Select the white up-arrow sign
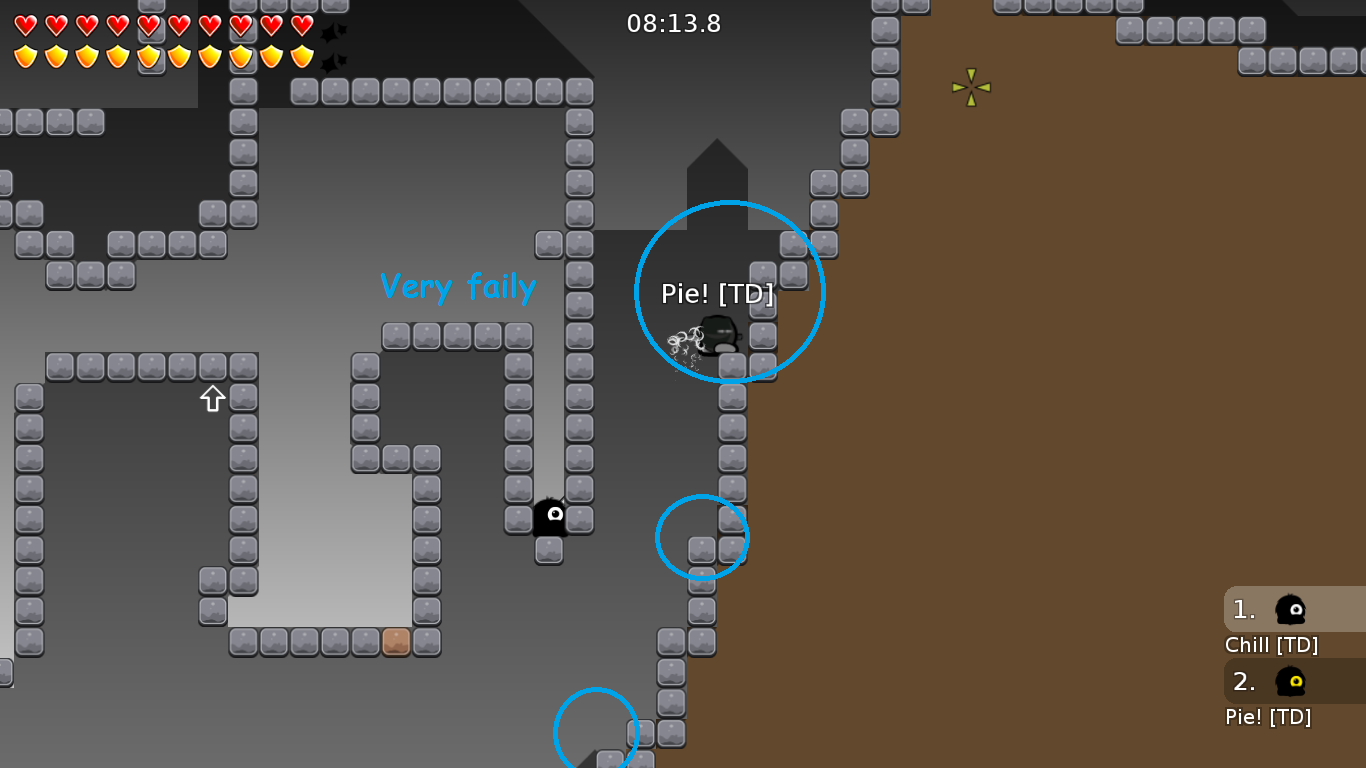The width and height of the screenshot is (1366, 768). [211, 398]
